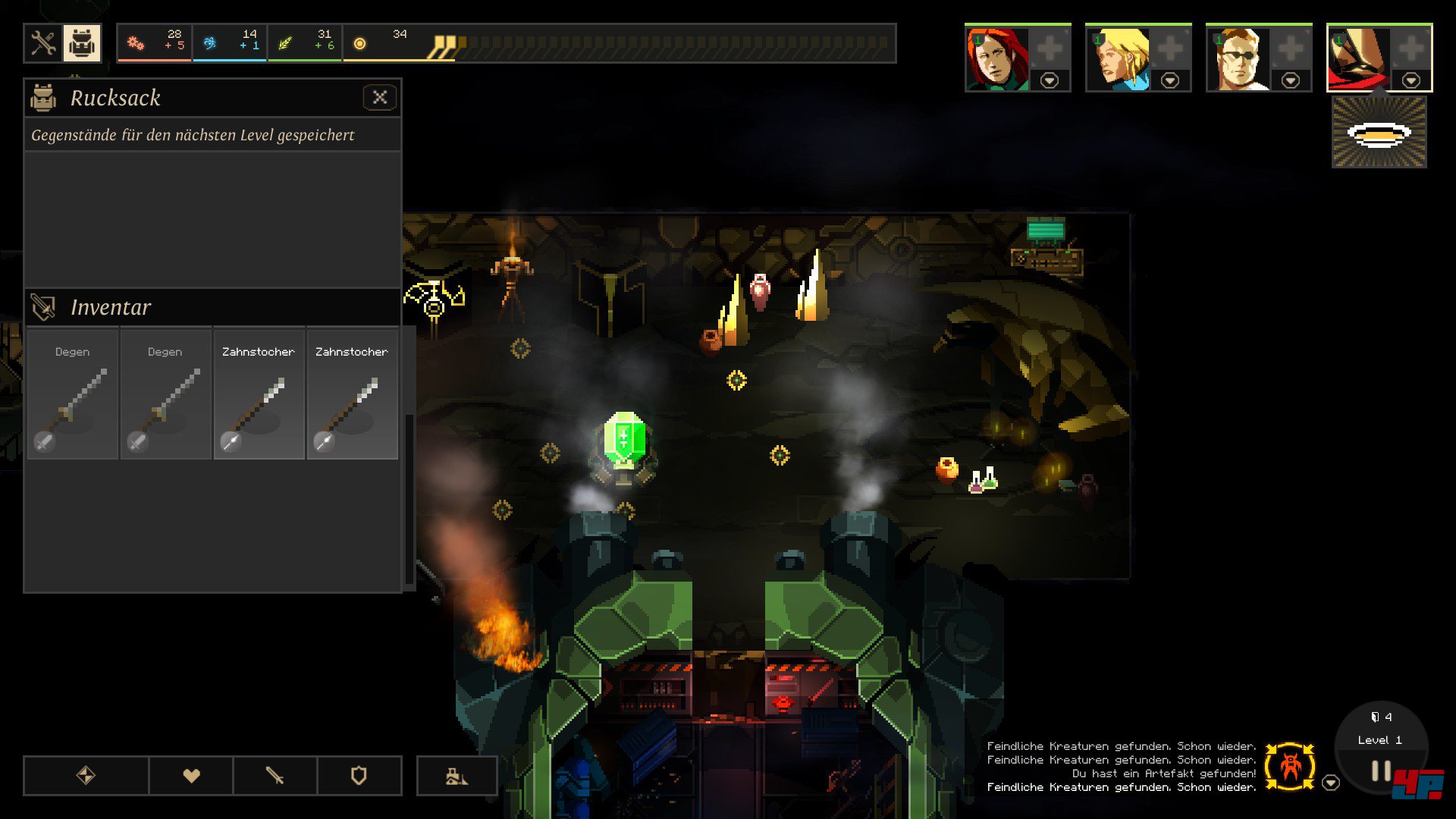Expand the message log arrow
Image resolution: width=1456 pixels, height=819 pixels.
[x=1331, y=783]
